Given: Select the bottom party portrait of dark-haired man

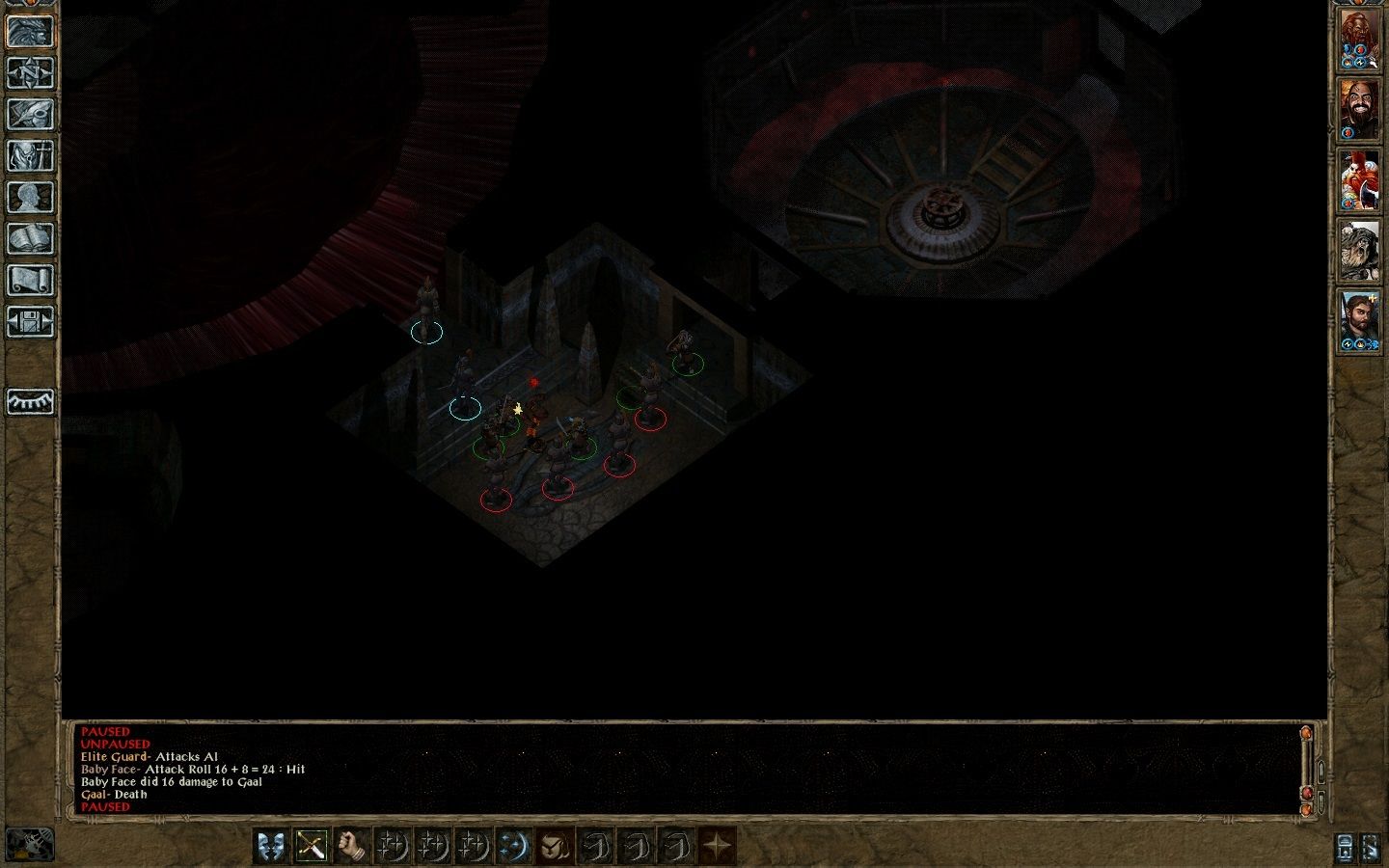Looking at the screenshot, I should [x=1358, y=320].
